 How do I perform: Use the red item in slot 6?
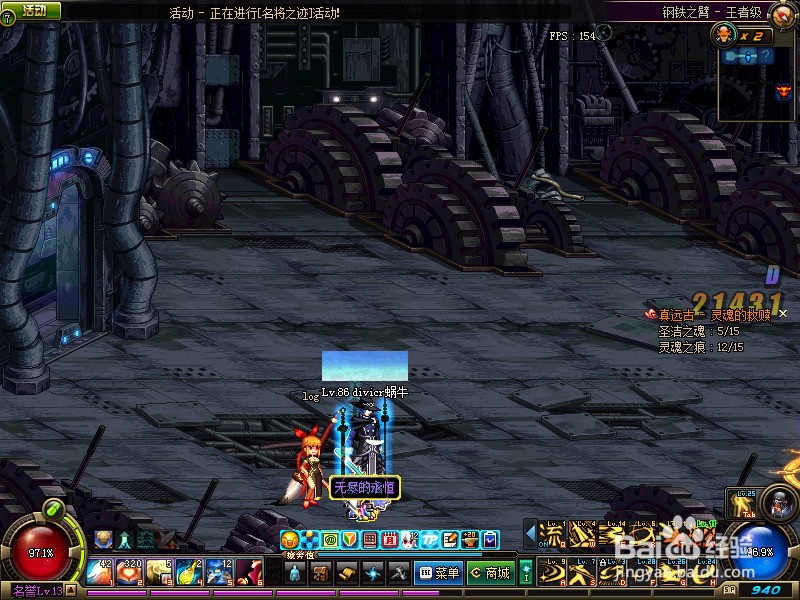[x=249, y=572]
